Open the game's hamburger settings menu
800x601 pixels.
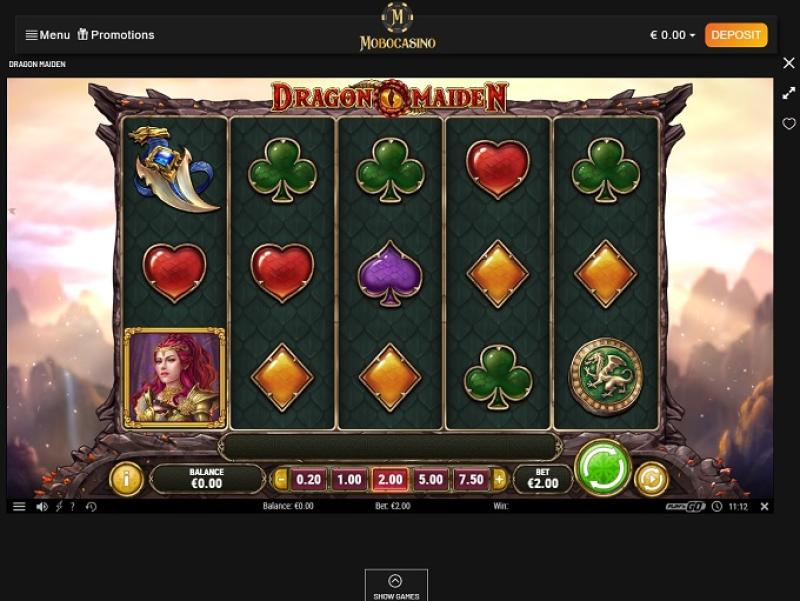(x=19, y=507)
